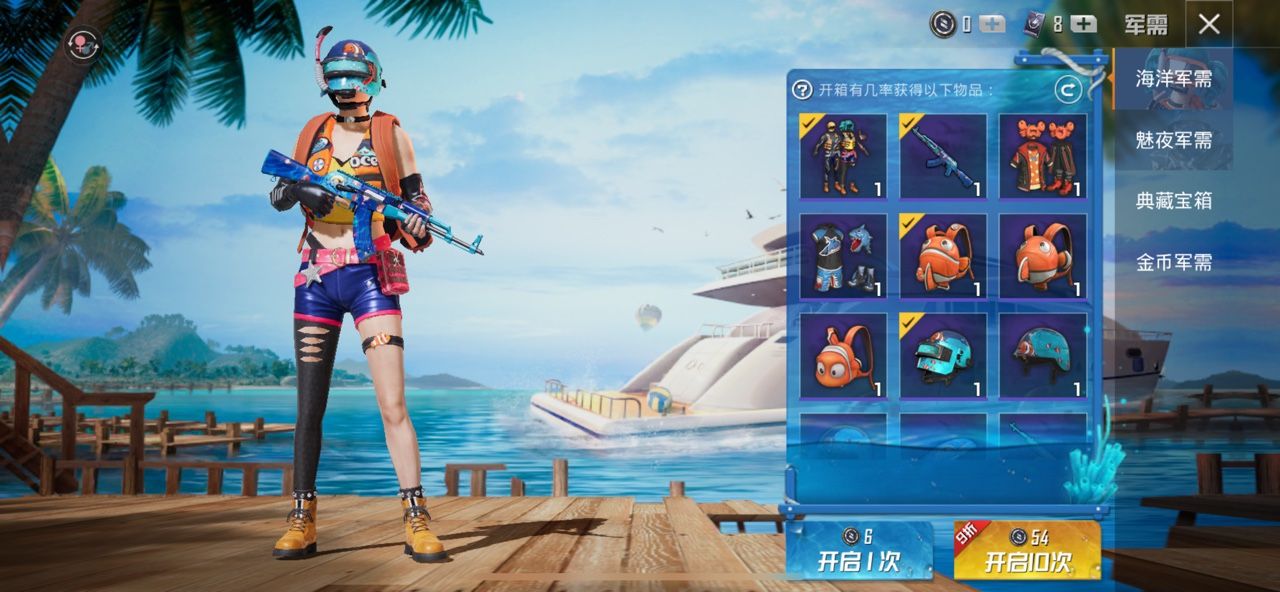This screenshot has height=592, width=1280.
Task: Add more silver coin currency
Action: tap(992, 24)
